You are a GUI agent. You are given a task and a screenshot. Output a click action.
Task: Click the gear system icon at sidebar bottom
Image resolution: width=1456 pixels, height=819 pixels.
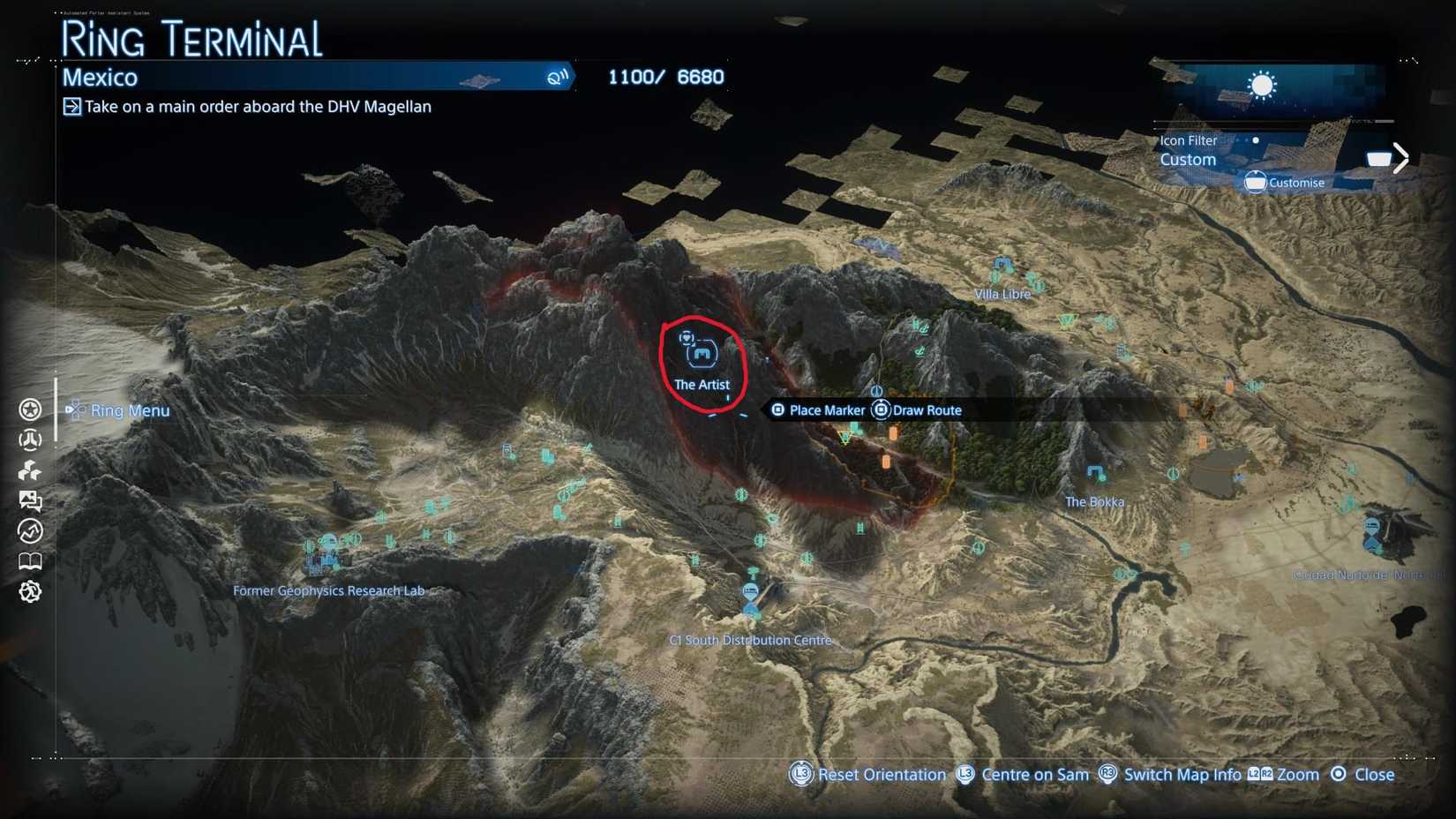(x=29, y=590)
